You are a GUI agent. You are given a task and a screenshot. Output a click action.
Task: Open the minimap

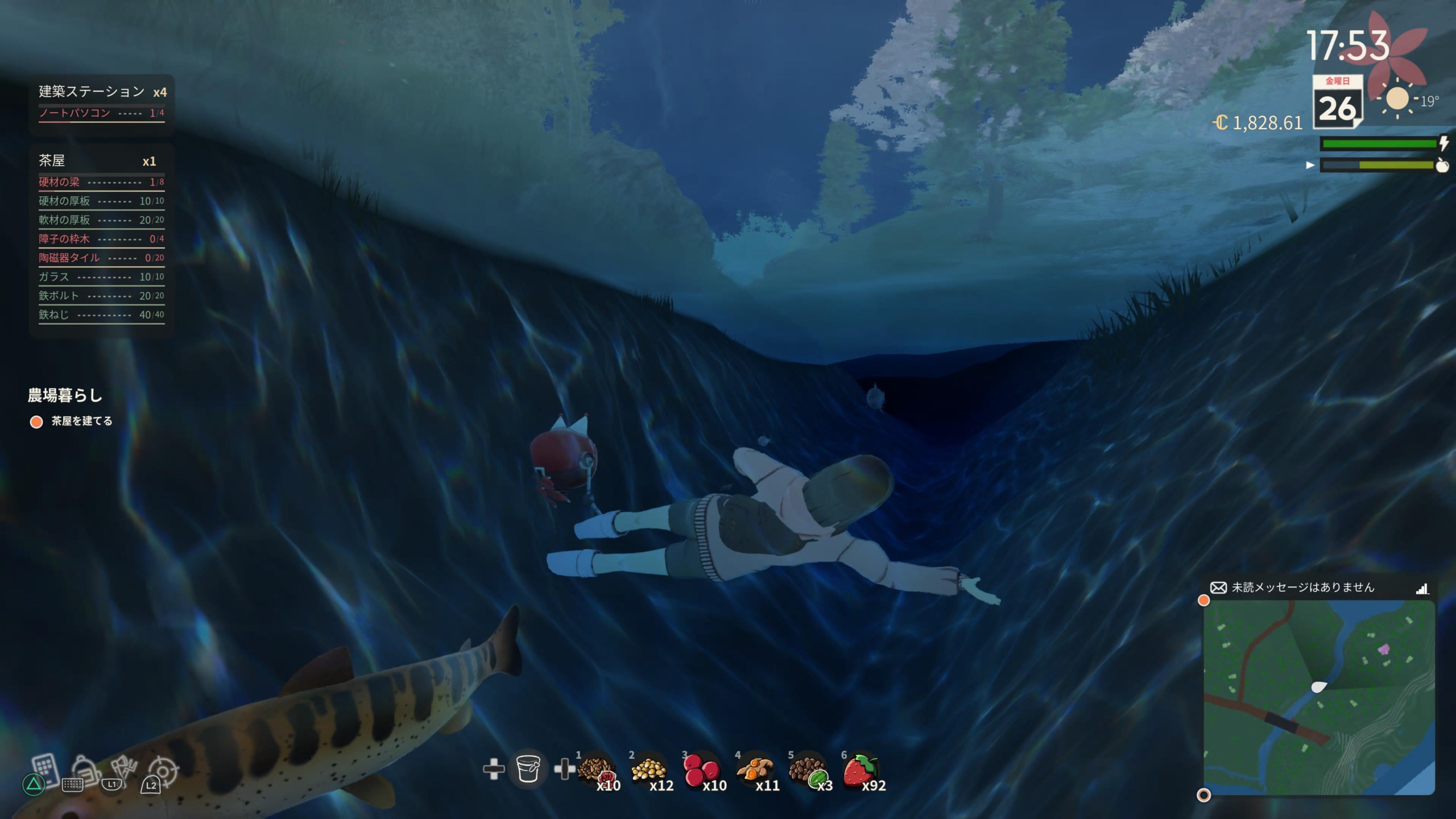(x=1319, y=697)
